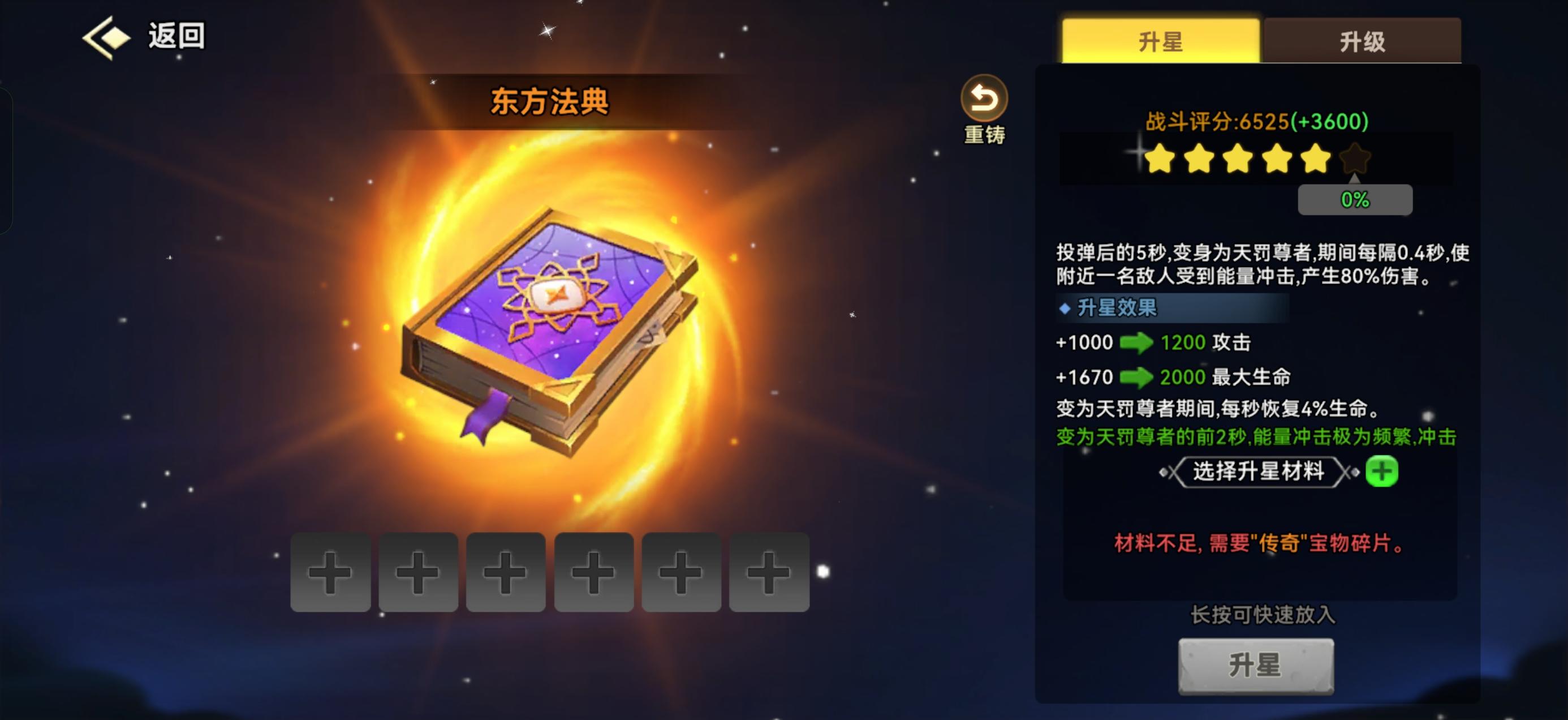Screen dimensions: 1568x720
Task: Click the second empty material slot plus icon
Action: tap(417, 573)
